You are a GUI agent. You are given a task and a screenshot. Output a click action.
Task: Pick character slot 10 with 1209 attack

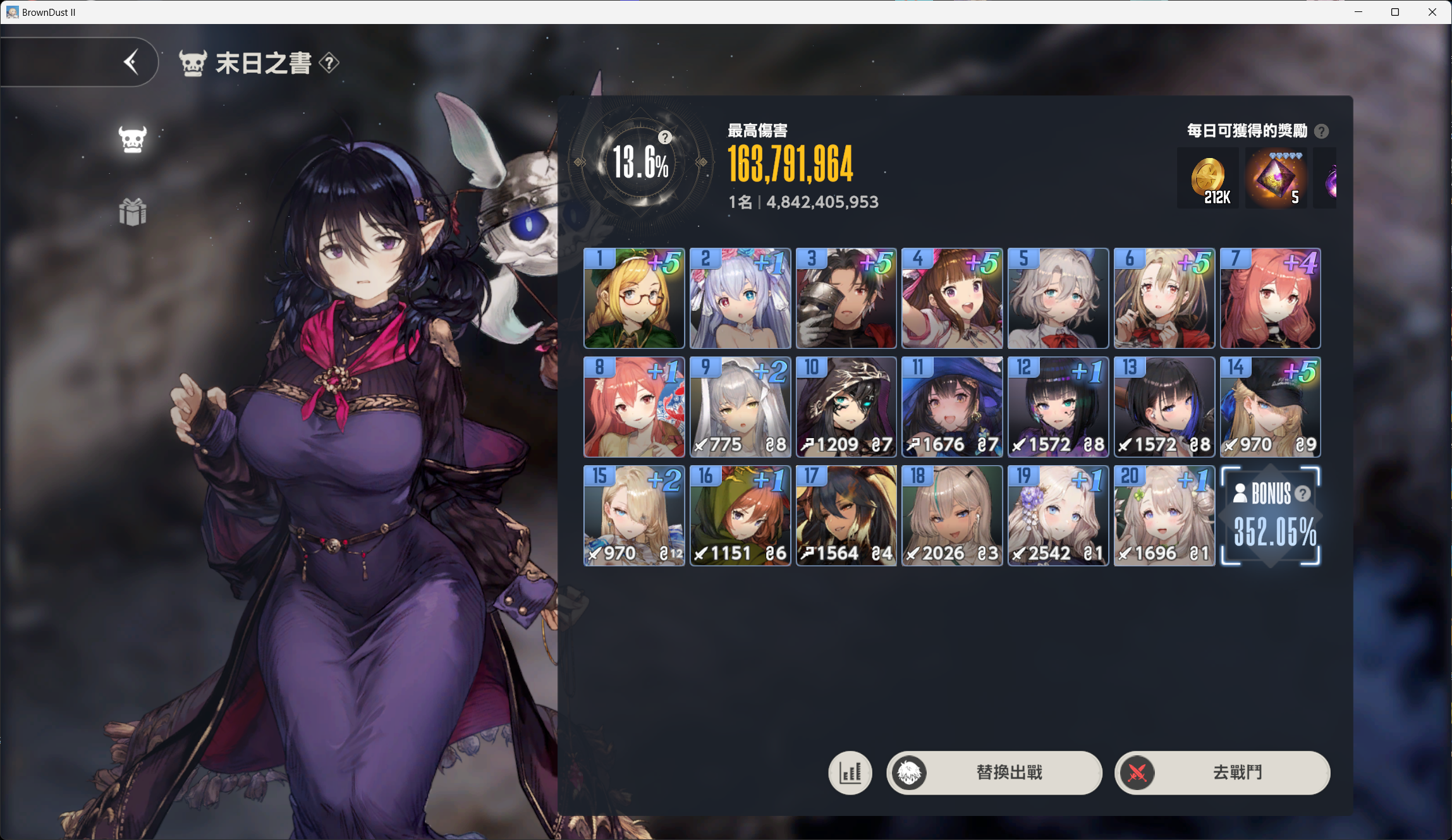click(x=846, y=407)
